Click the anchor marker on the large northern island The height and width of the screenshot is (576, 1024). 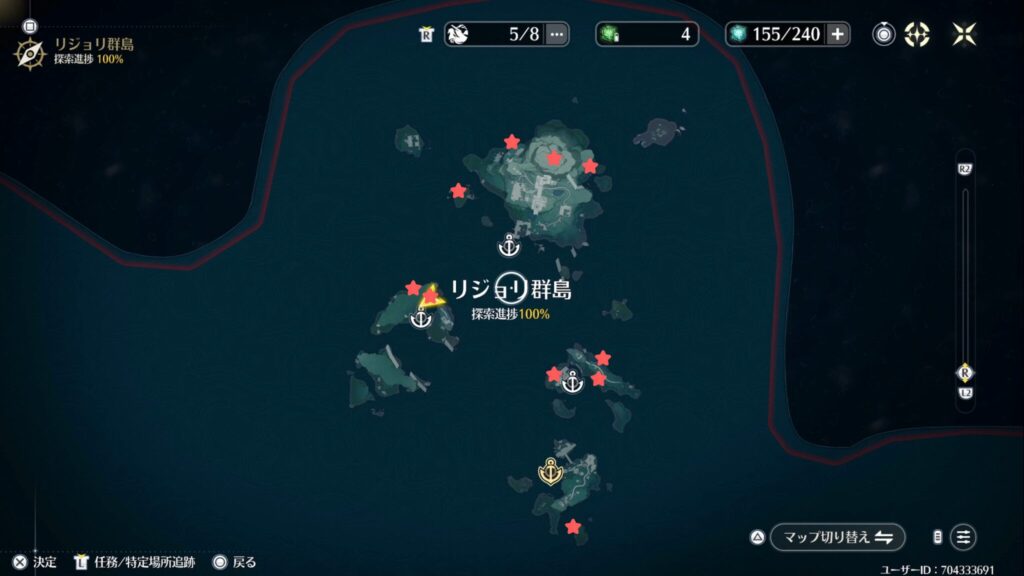tap(509, 244)
